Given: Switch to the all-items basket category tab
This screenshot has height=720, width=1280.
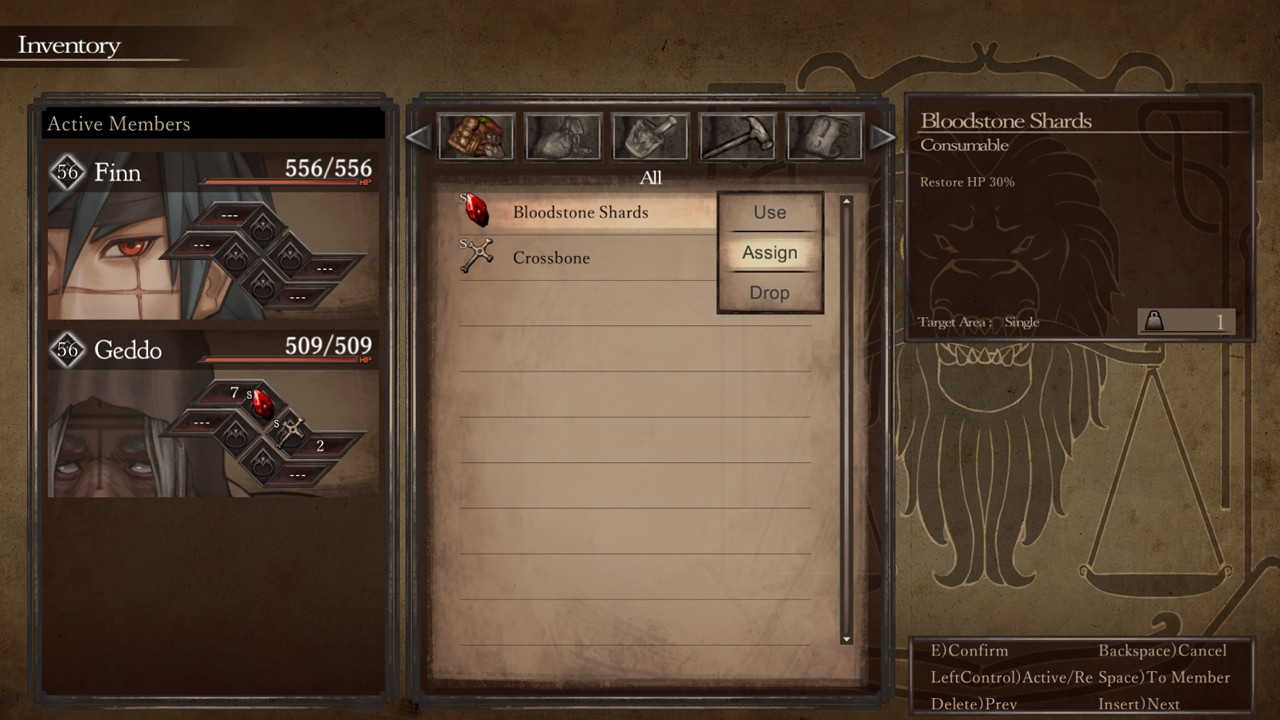Looking at the screenshot, I should [476, 137].
